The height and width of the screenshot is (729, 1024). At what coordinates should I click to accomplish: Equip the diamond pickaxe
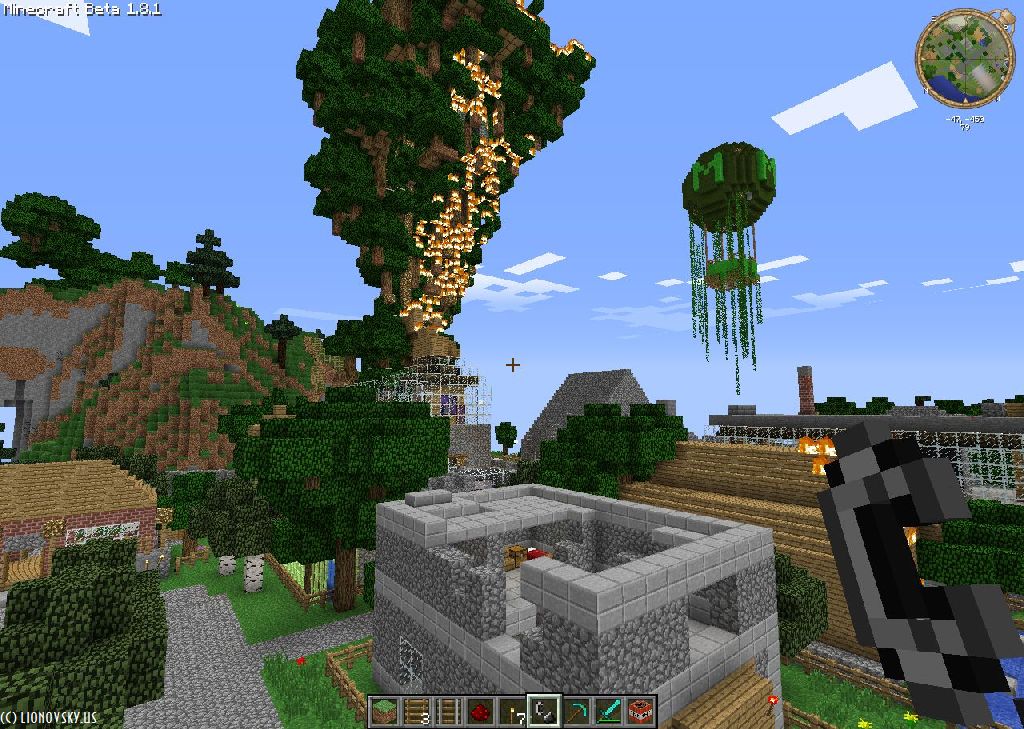click(576, 711)
